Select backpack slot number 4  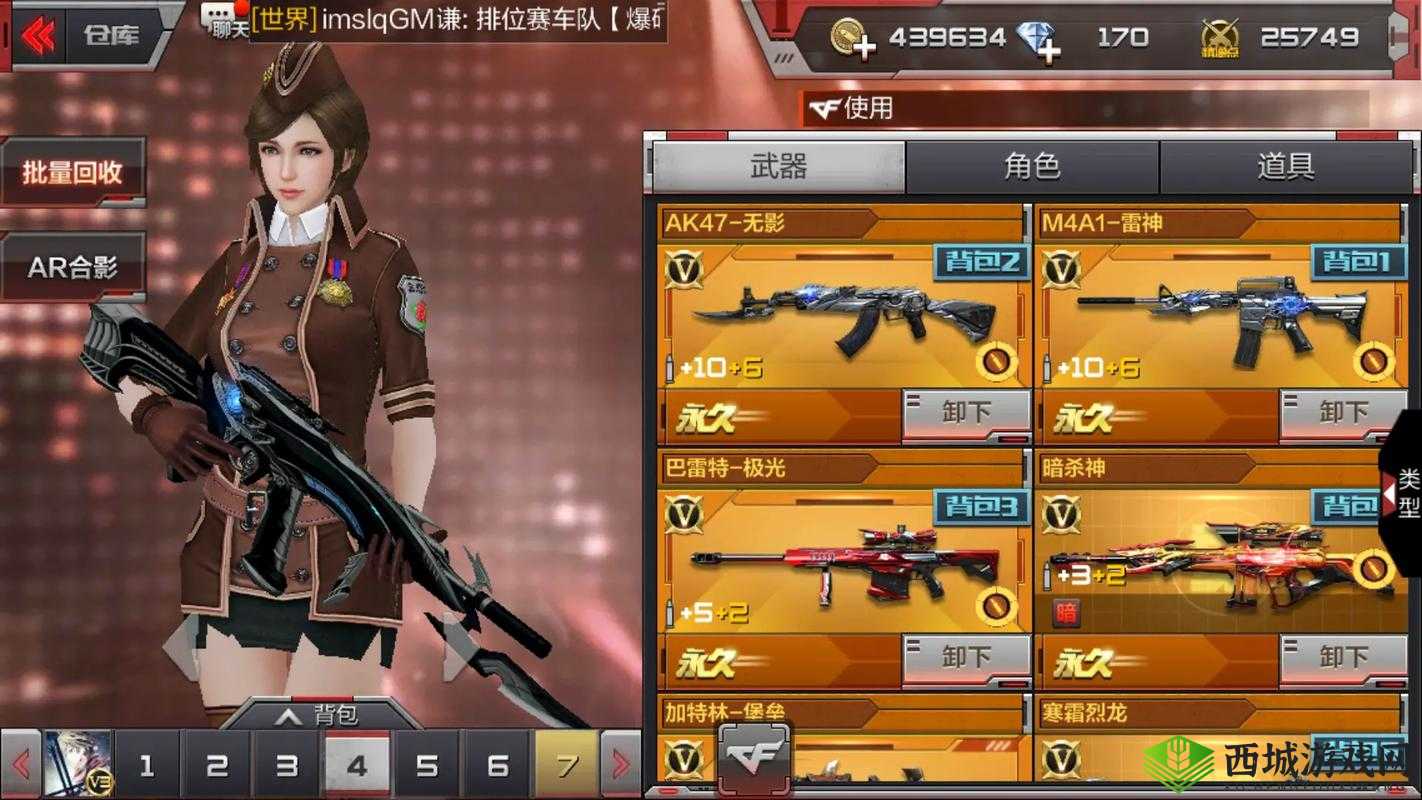click(x=357, y=763)
